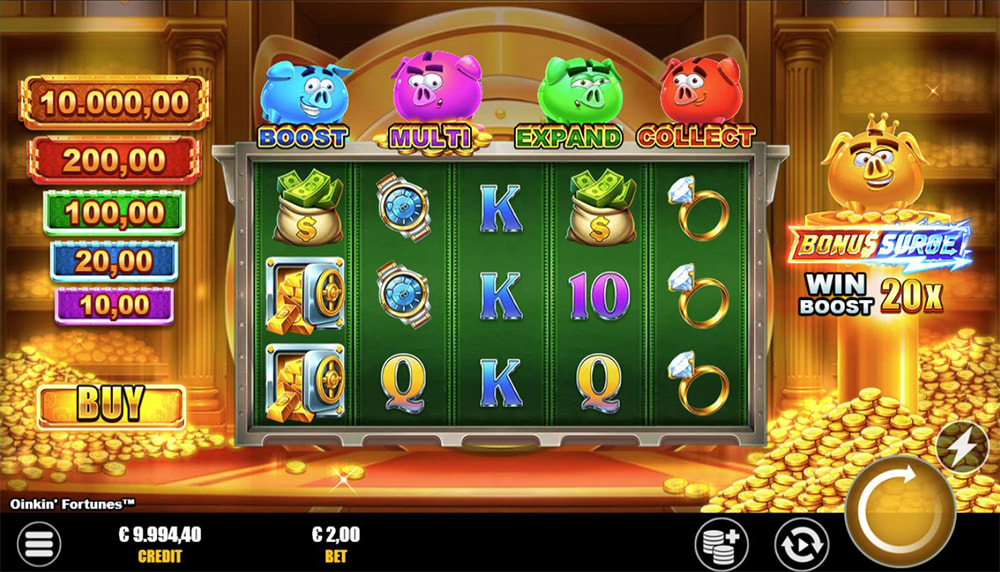Activate the autoplay arrows button

[x=801, y=545]
